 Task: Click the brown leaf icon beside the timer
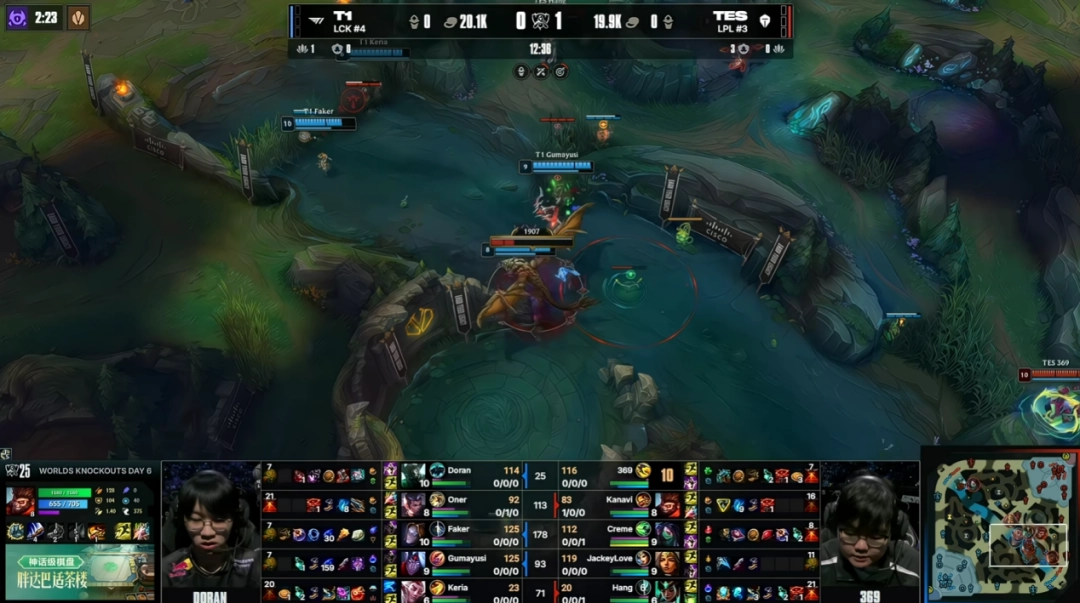click(x=78, y=17)
